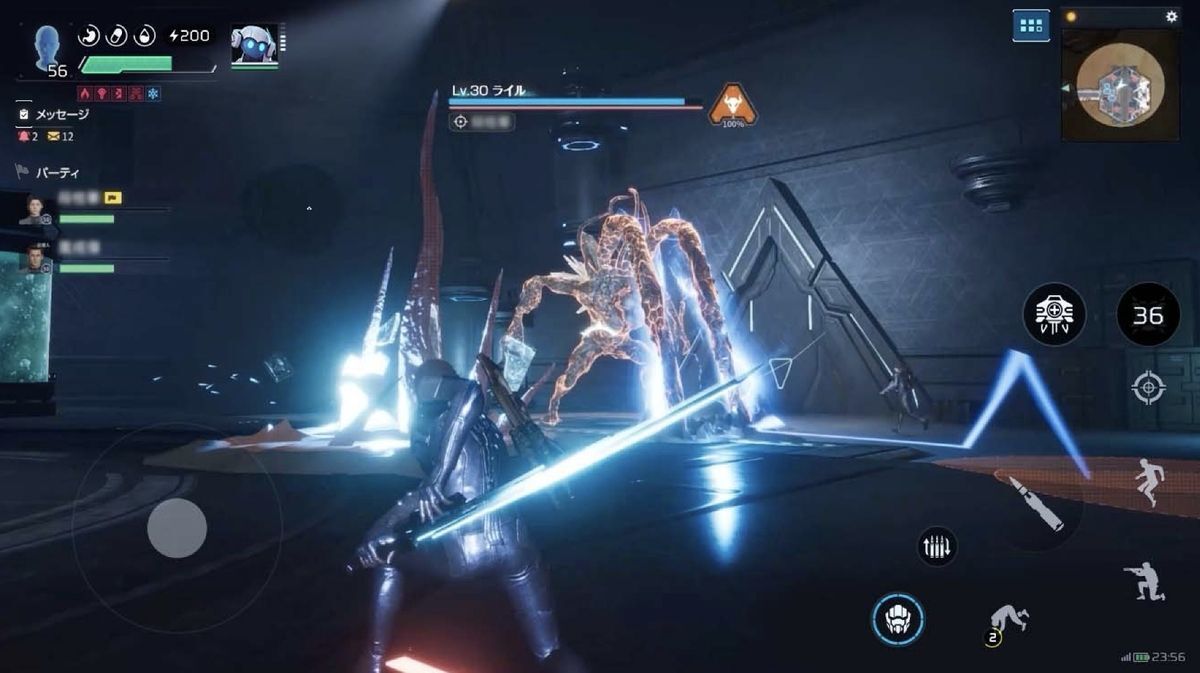Image resolution: width=1200 pixels, height=673 pixels.
Task: Open the grid main menu button
Action: click(1030, 25)
